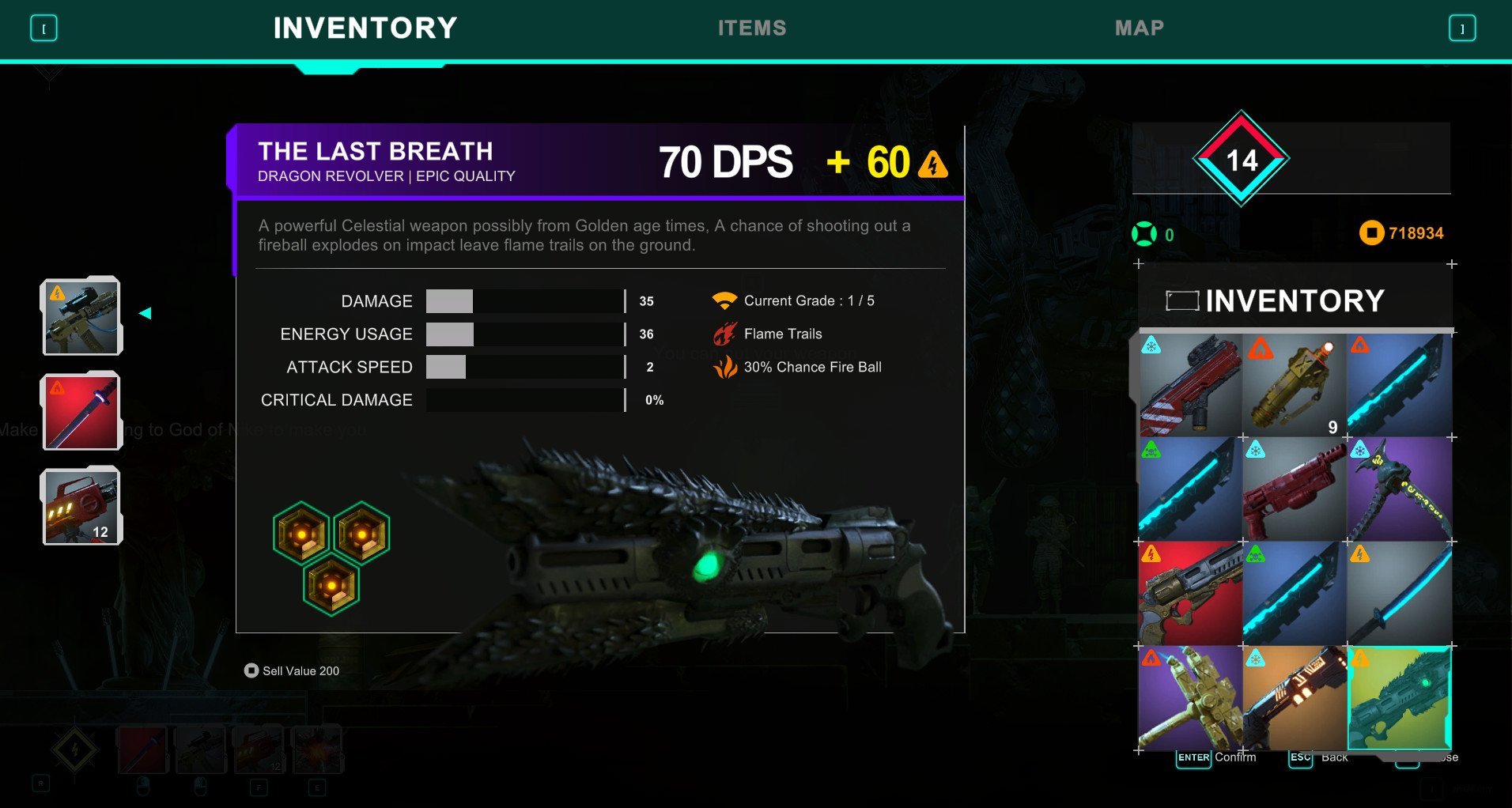
Task: Select the equipped red gun with 12 ammo
Action: pos(81,506)
